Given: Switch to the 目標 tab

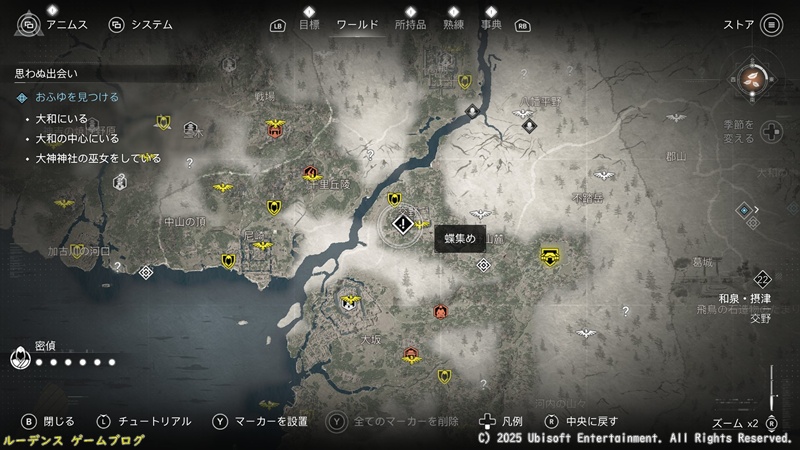Looking at the screenshot, I should tap(310, 24).
